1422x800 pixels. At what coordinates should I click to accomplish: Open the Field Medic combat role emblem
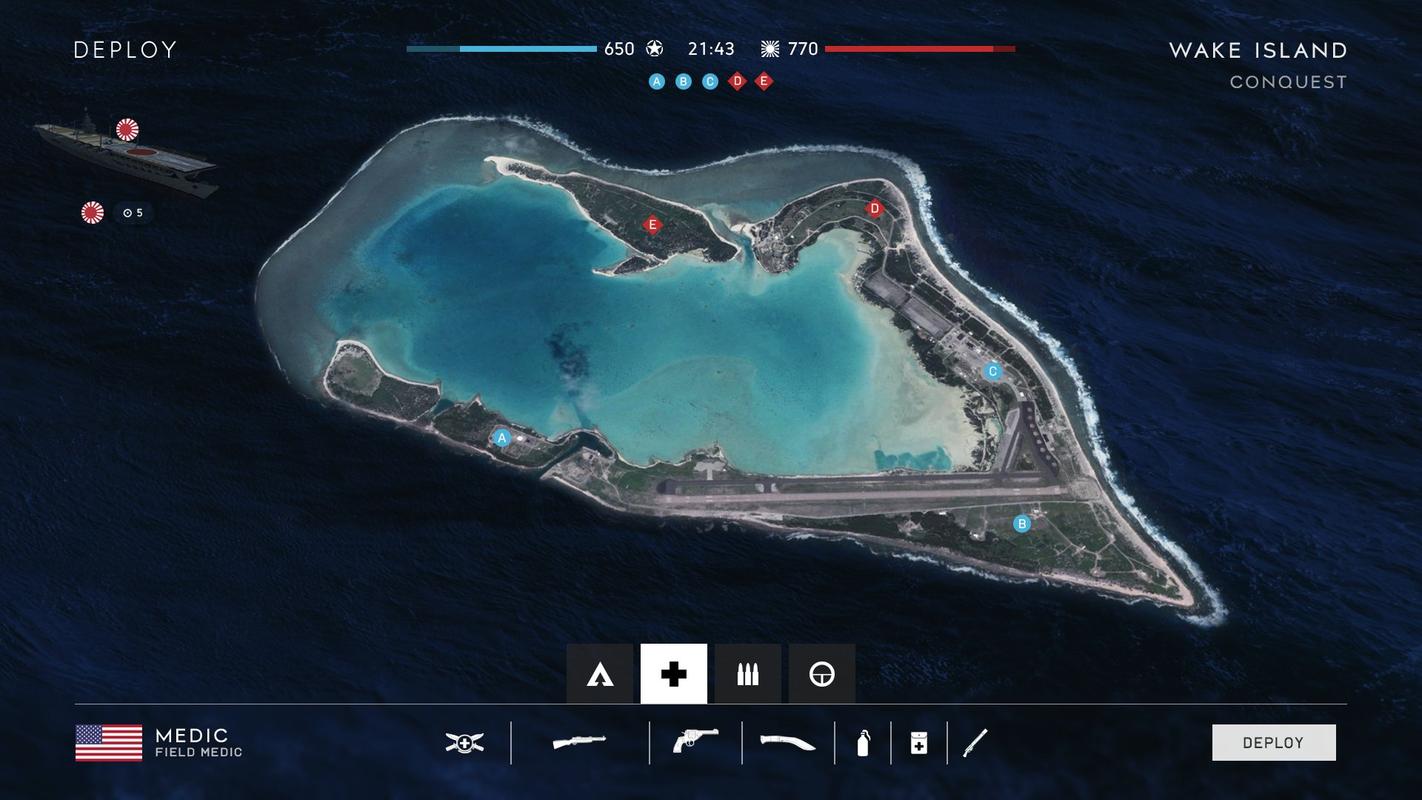[465, 743]
